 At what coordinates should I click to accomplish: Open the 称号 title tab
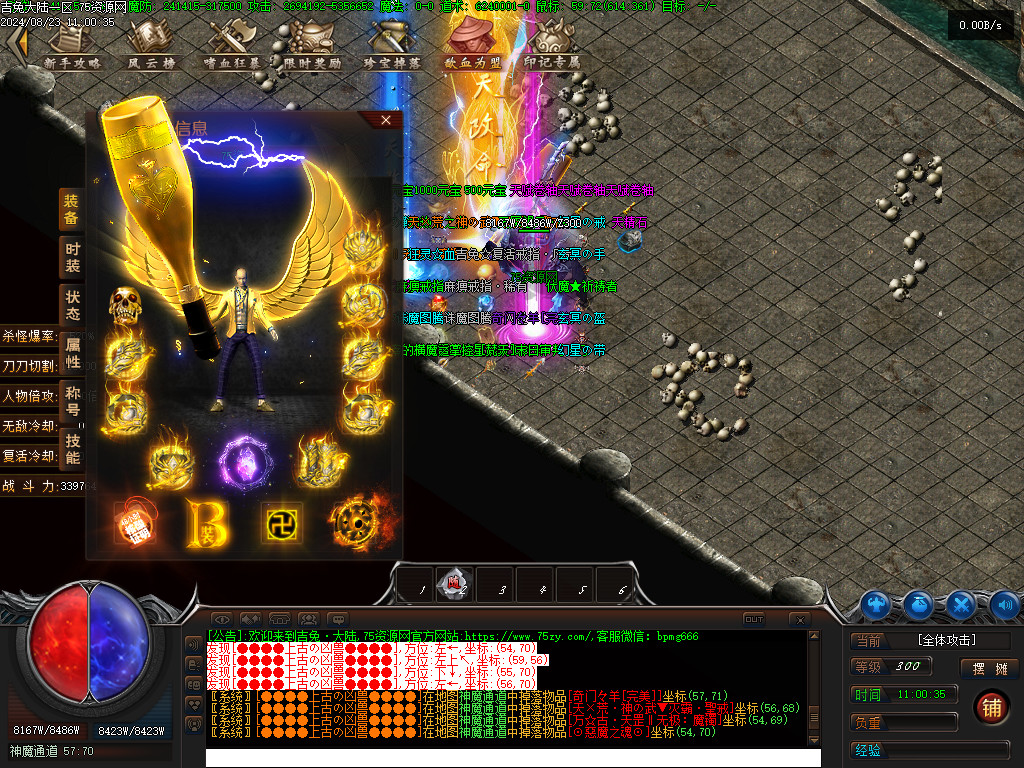(x=72, y=400)
